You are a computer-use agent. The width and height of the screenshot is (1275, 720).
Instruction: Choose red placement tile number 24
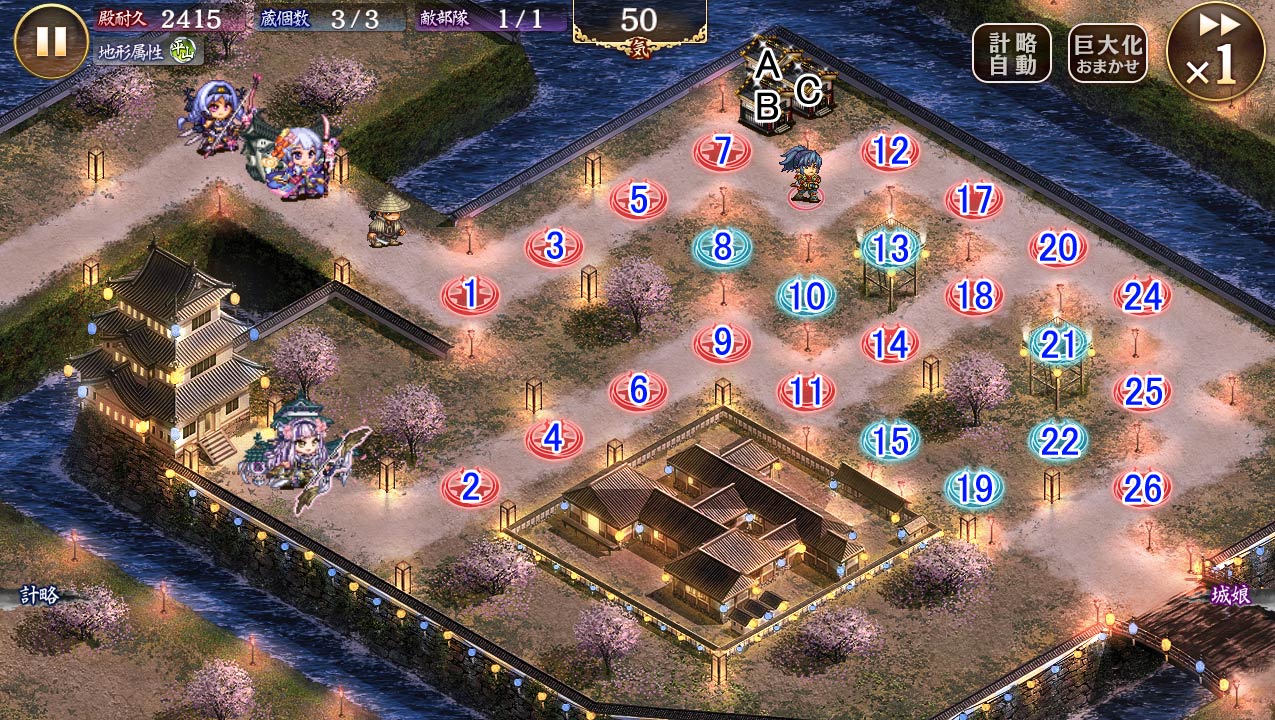pyautogui.click(x=1142, y=296)
